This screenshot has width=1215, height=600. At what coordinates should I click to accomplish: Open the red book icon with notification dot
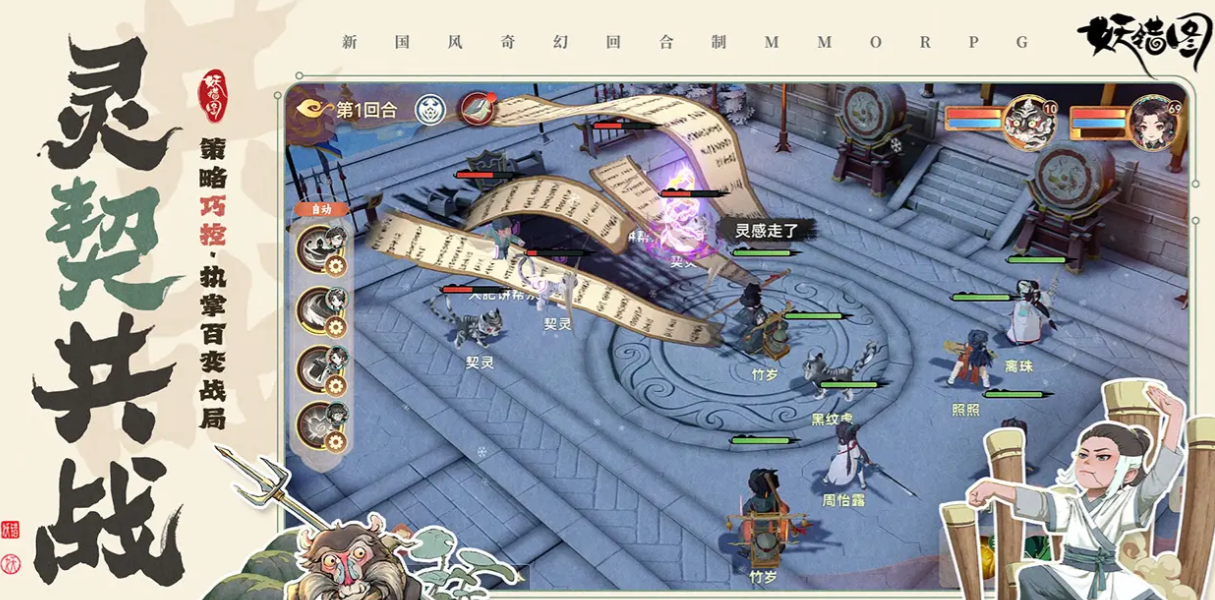pyautogui.click(x=477, y=107)
